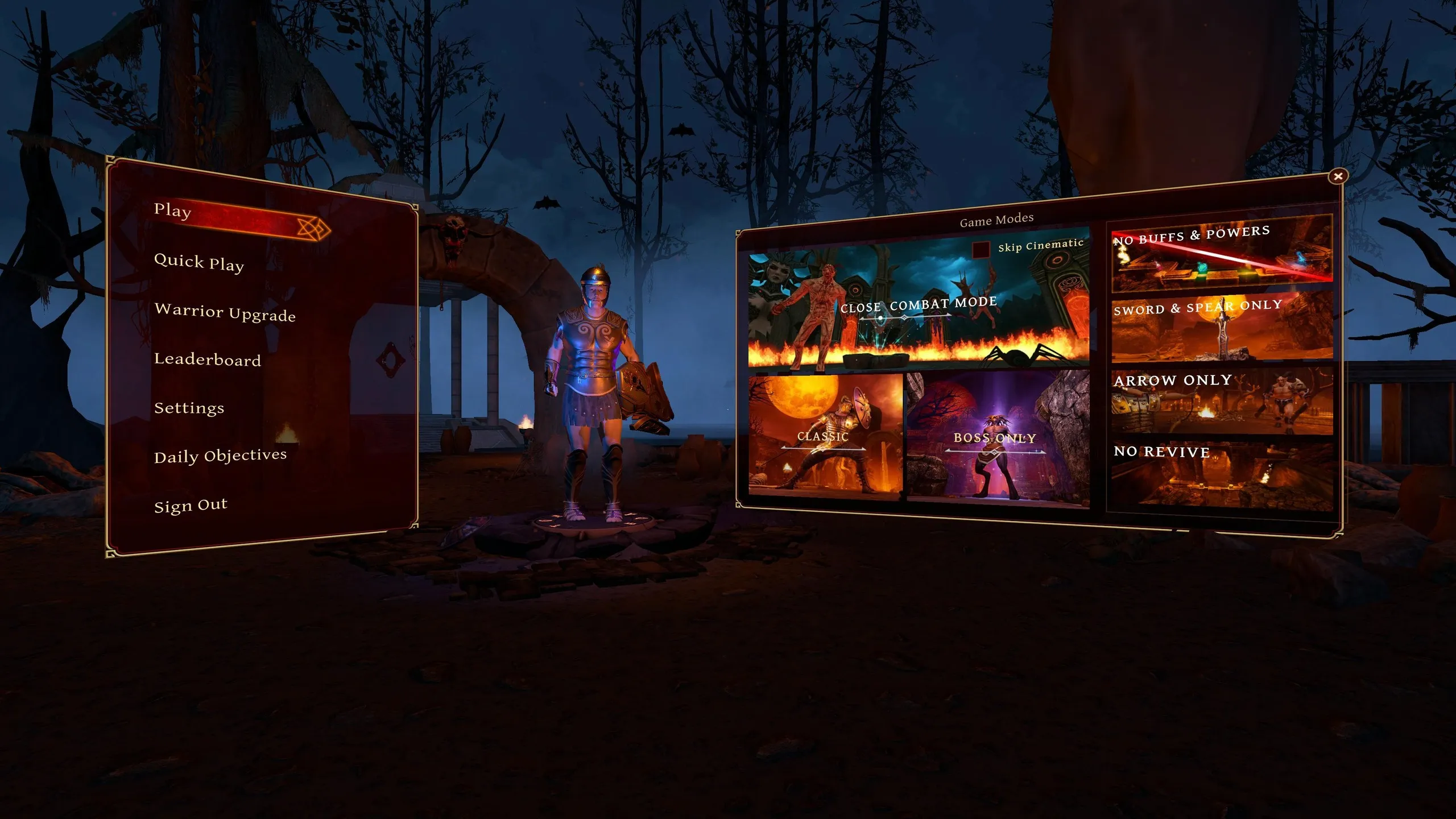Select Play in the main menu
1456x819 pixels.
(173, 210)
